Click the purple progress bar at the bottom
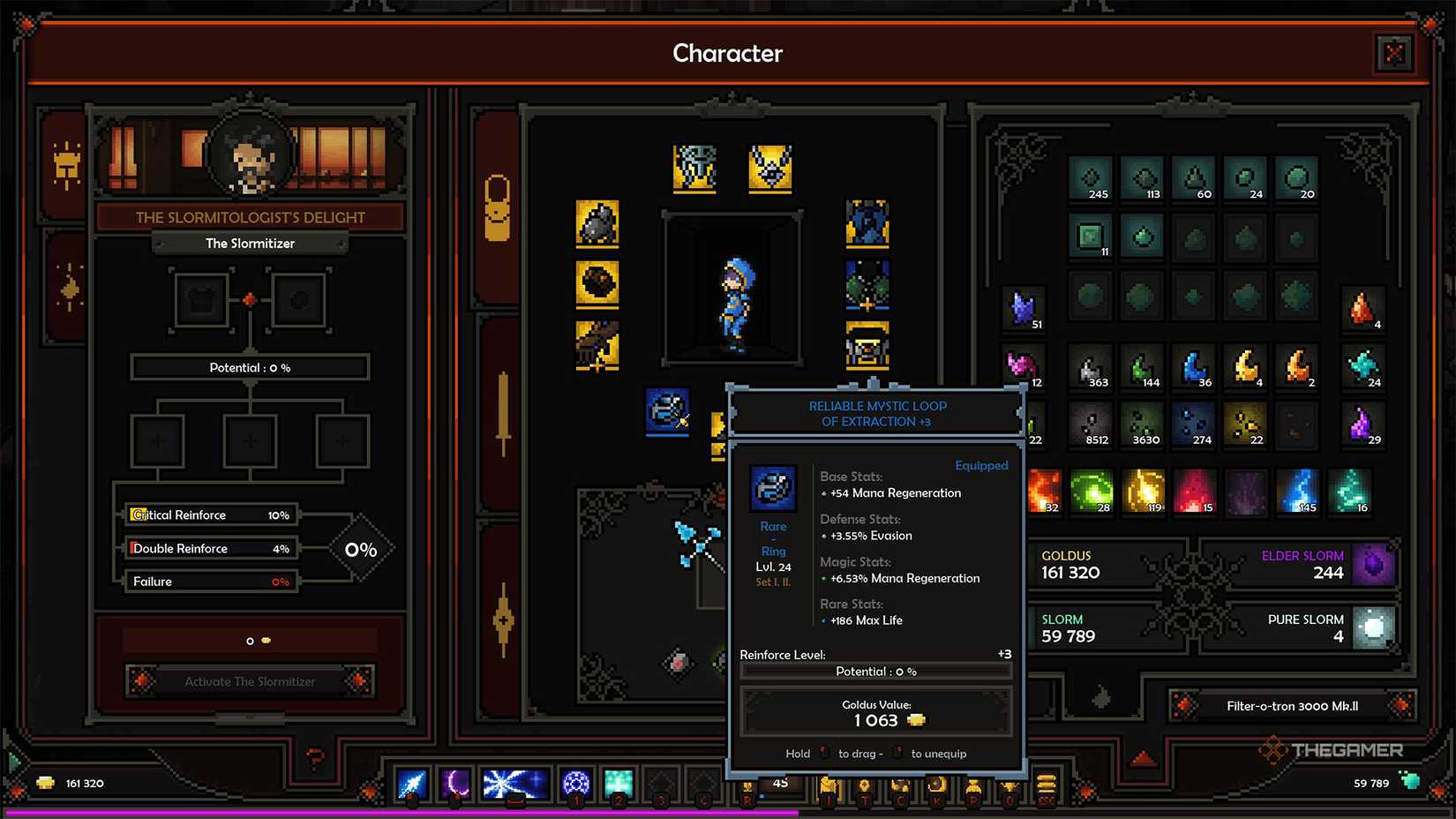Screen dimensions: 1456x819 353,812
